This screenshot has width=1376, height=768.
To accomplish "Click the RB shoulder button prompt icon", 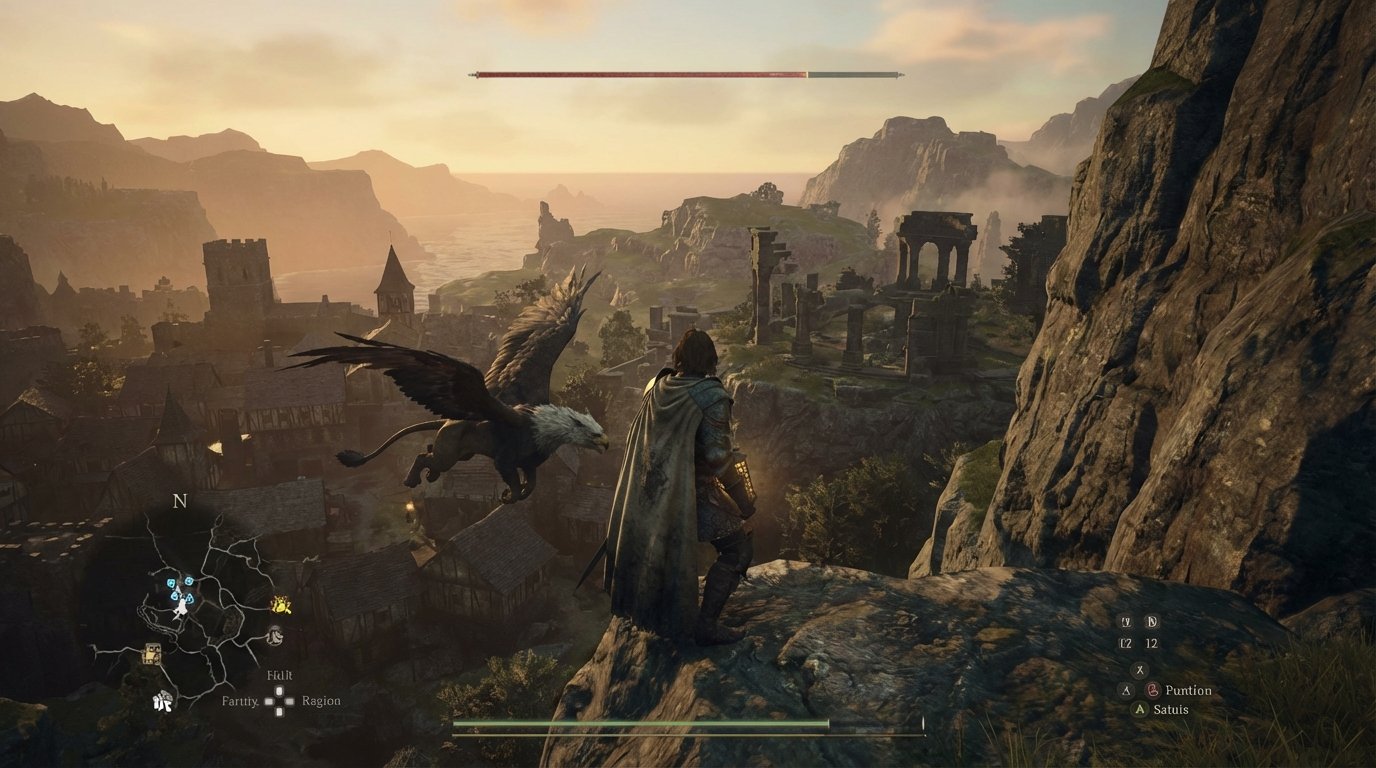I will [1152, 622].
